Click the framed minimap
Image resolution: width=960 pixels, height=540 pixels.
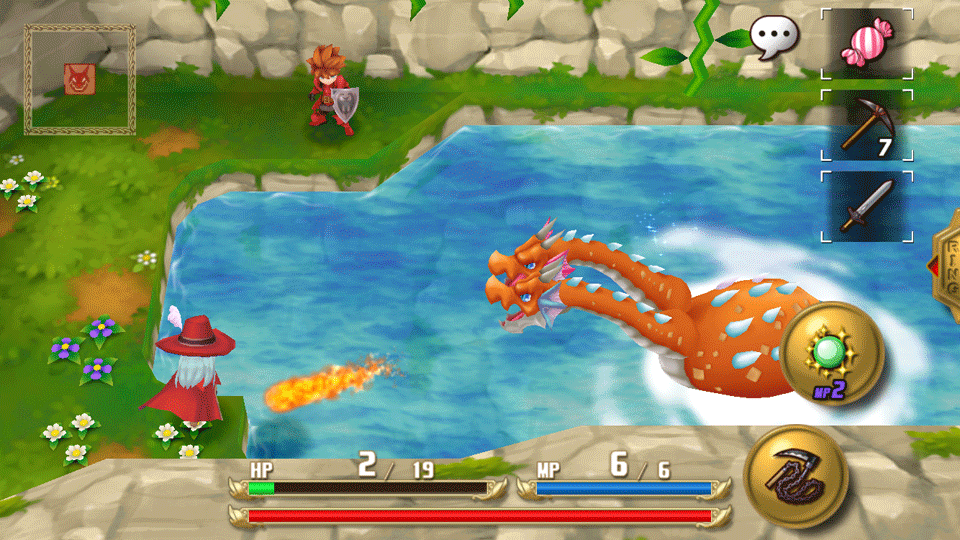pos(80,80)
